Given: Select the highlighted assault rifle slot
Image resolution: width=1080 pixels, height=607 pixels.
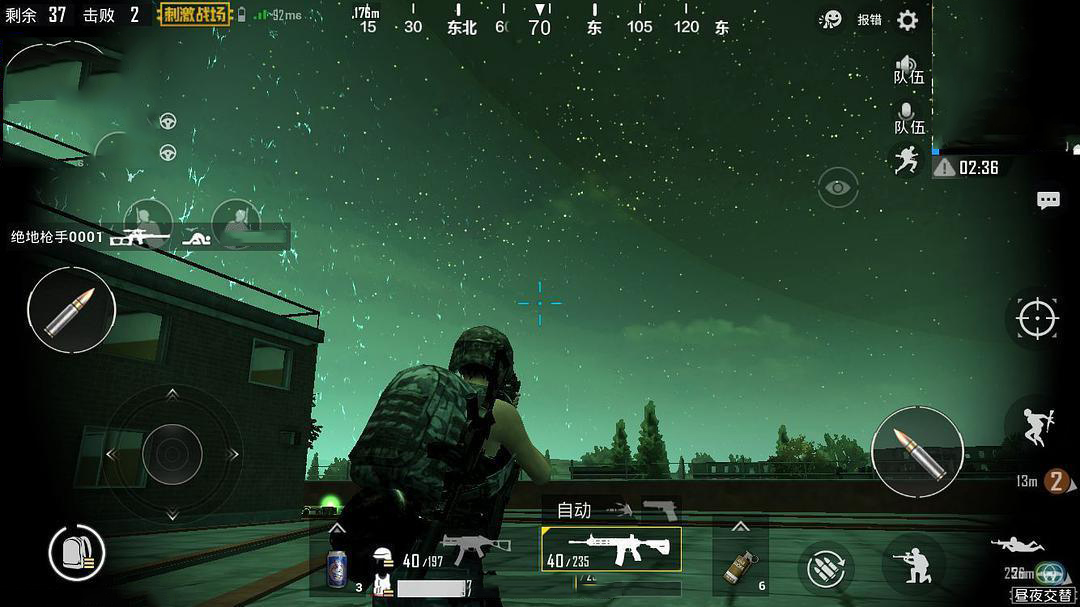Looking at the screenshot, I should point(611,549).
